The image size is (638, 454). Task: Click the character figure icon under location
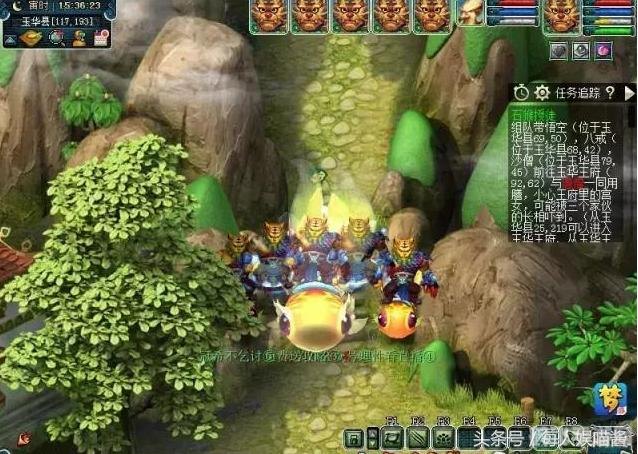pyautogui.click(x=80, y=38)
